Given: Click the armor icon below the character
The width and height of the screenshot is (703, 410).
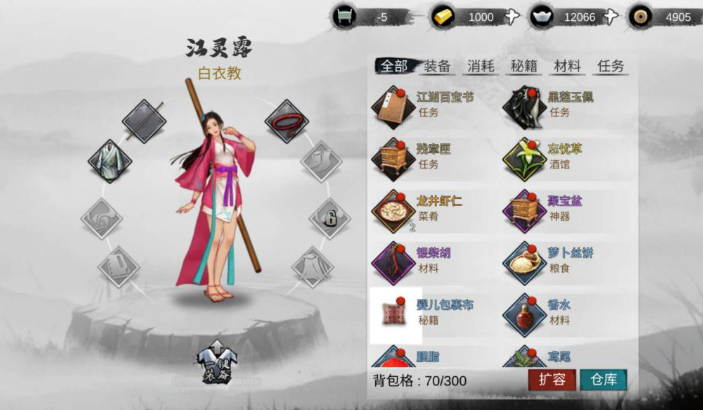Looking at the screenshot, I should pos(215,362).
